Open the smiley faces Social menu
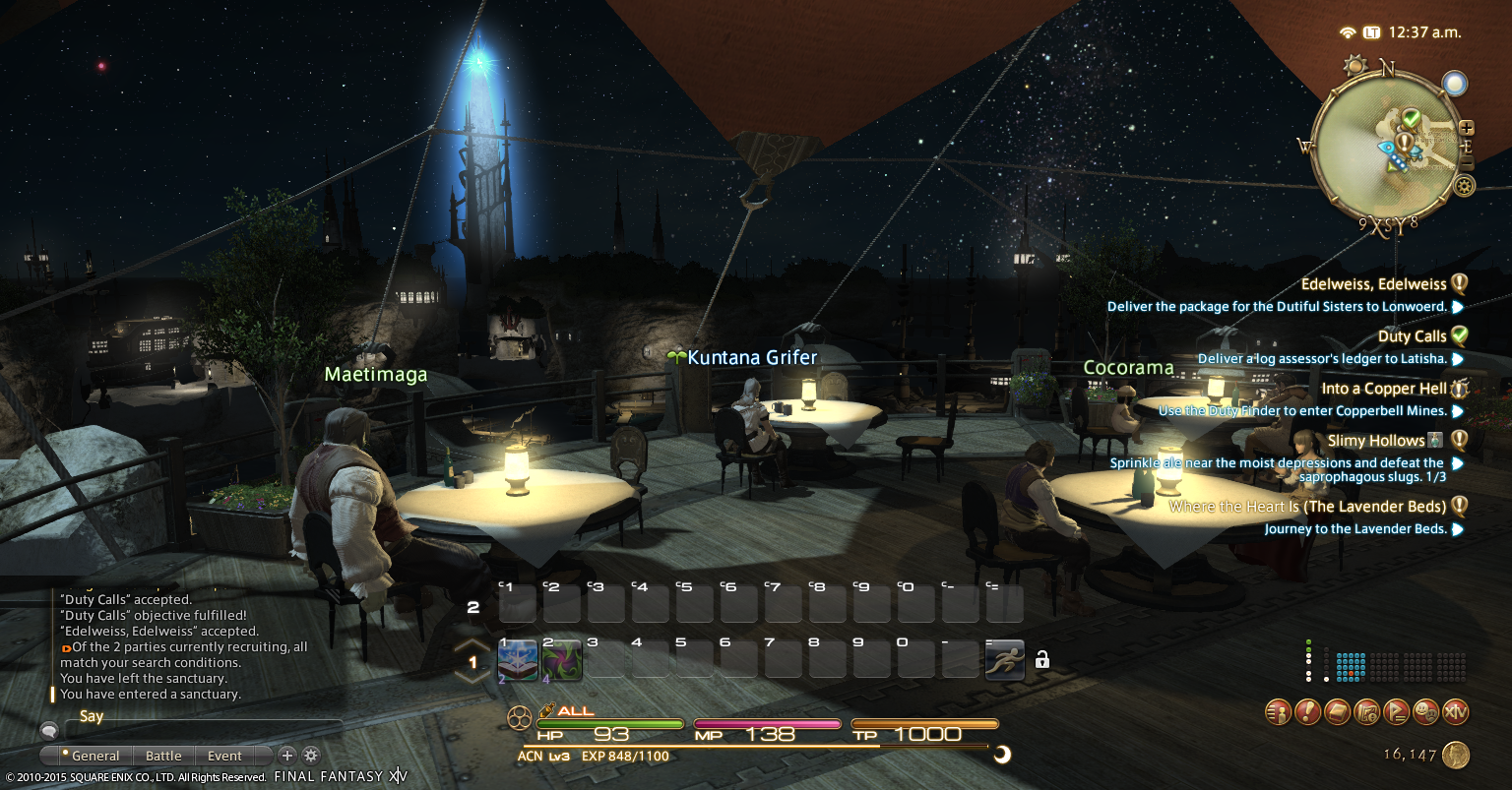The width and height of the screenshot is (1512, 790). coord(1425,711)
